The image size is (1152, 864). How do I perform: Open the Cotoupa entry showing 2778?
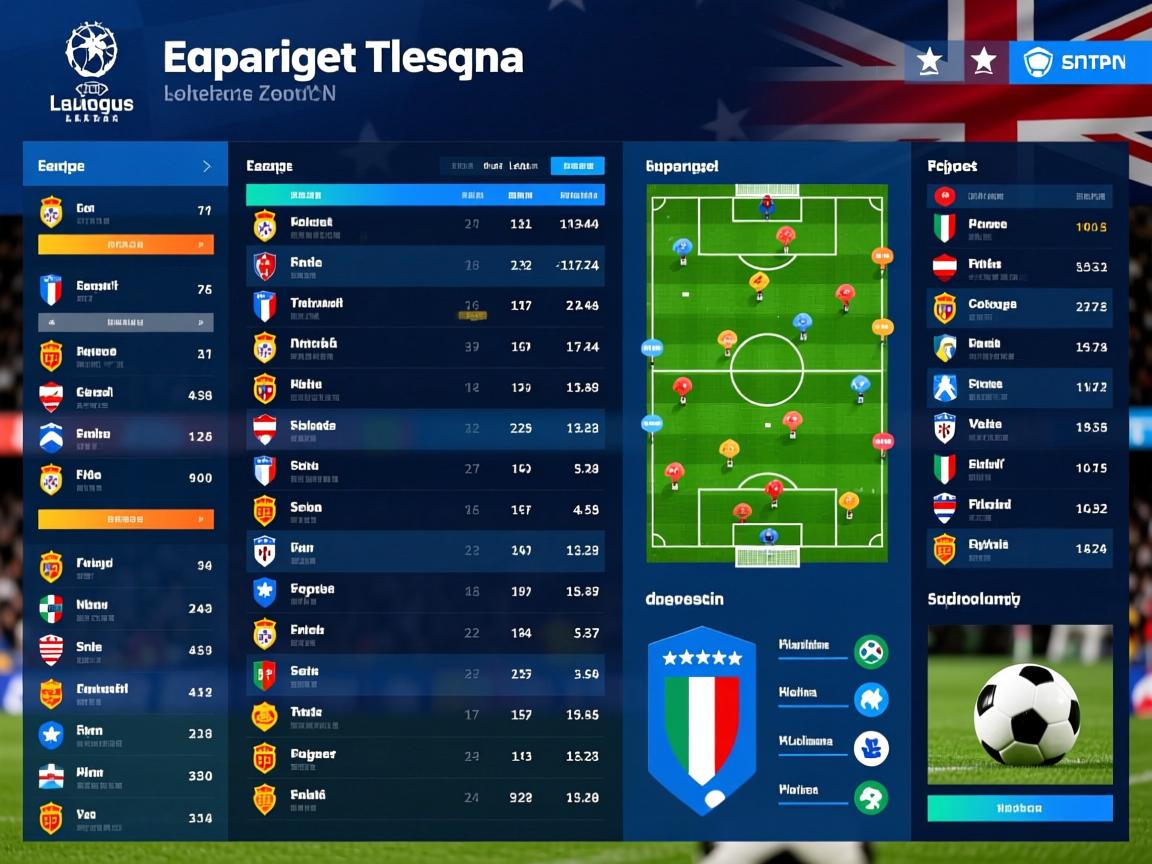(1020, 307)
